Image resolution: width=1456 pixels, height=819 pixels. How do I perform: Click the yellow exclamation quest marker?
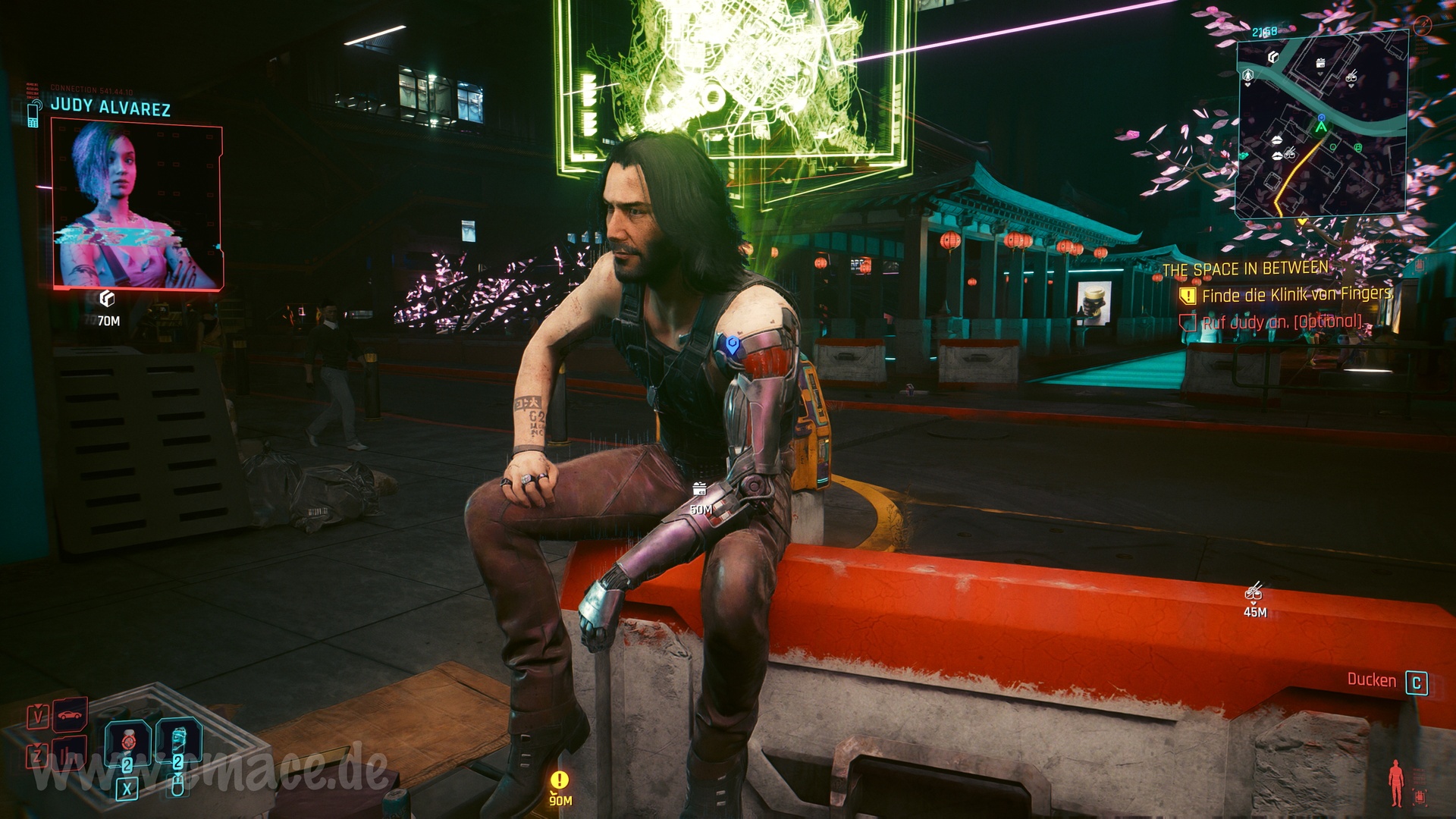[560, 780]
